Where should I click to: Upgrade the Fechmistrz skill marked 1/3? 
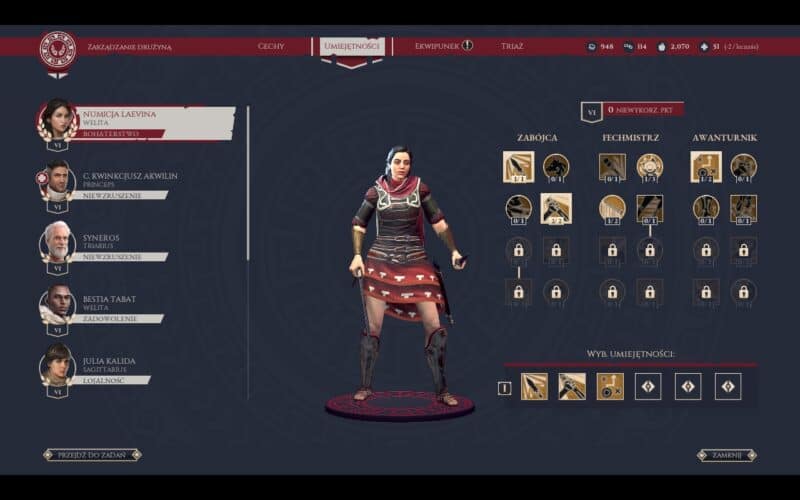pyautogui.click(x=650, y=166)
